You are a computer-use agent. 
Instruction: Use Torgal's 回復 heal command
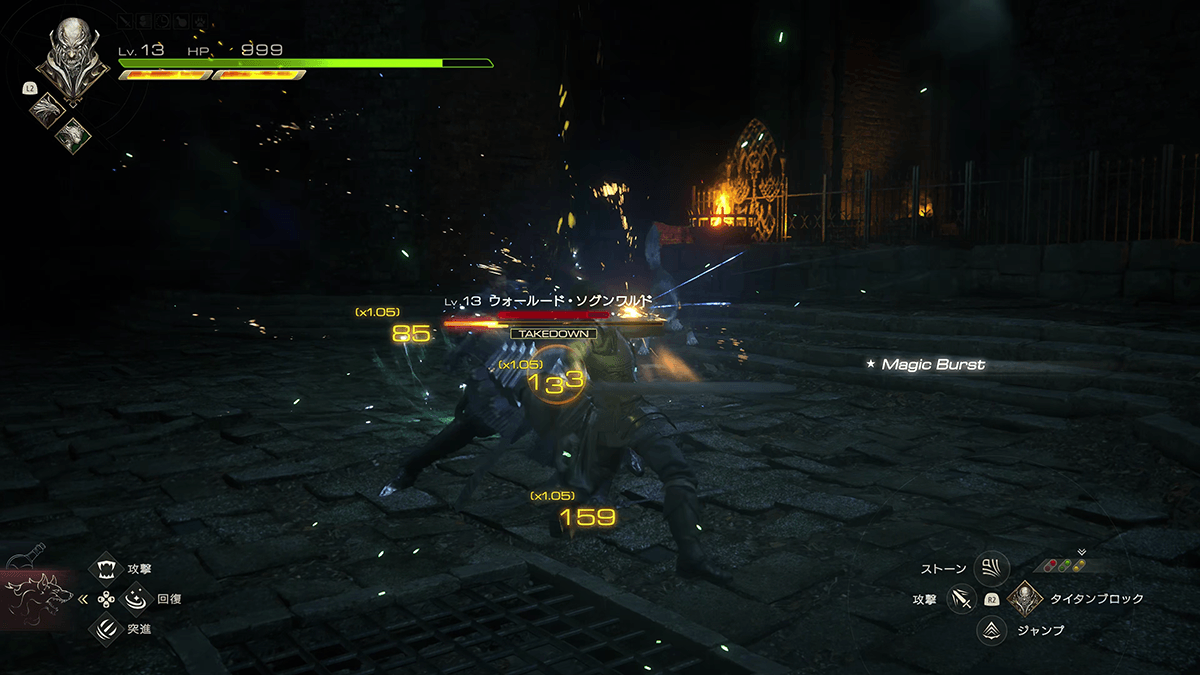coord(134,599)
